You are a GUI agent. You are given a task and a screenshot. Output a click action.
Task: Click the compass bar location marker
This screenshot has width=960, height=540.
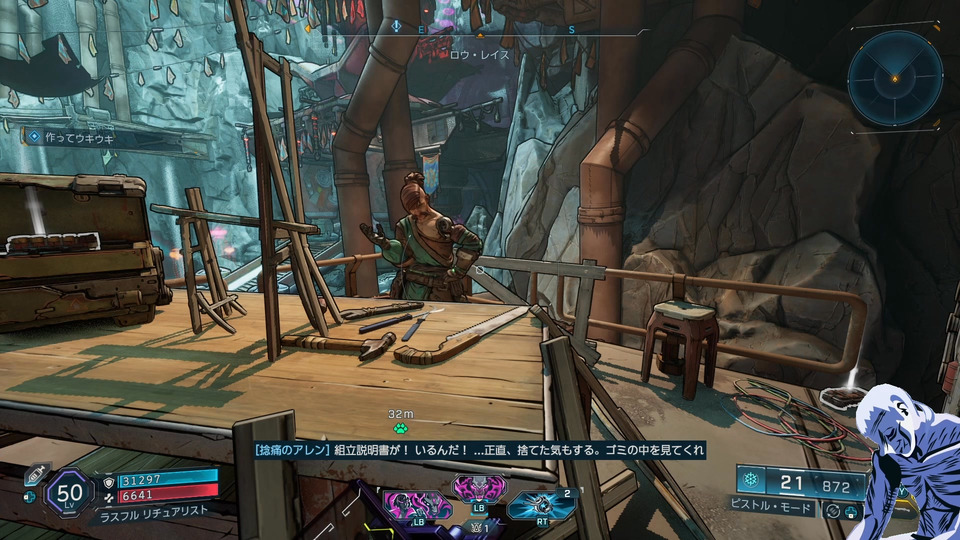[397, 28]
